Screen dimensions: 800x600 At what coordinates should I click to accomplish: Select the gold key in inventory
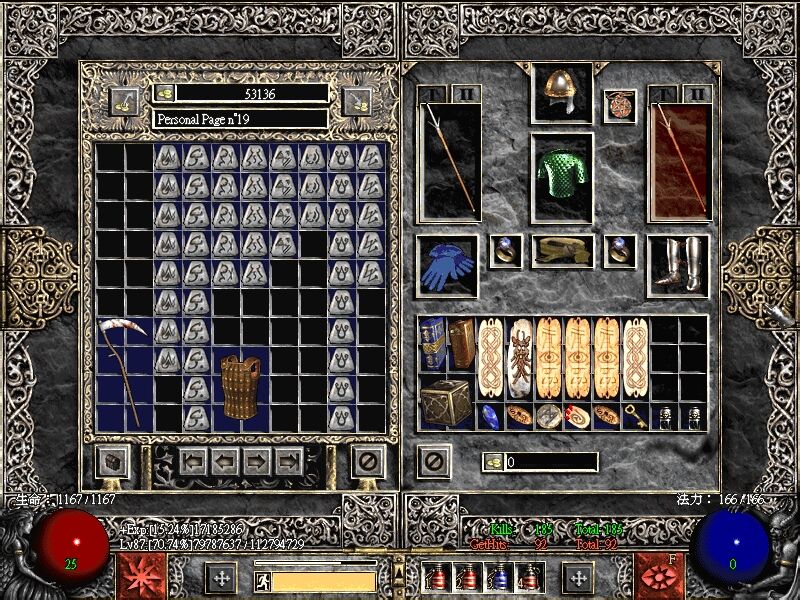click(x=635, y=416)
